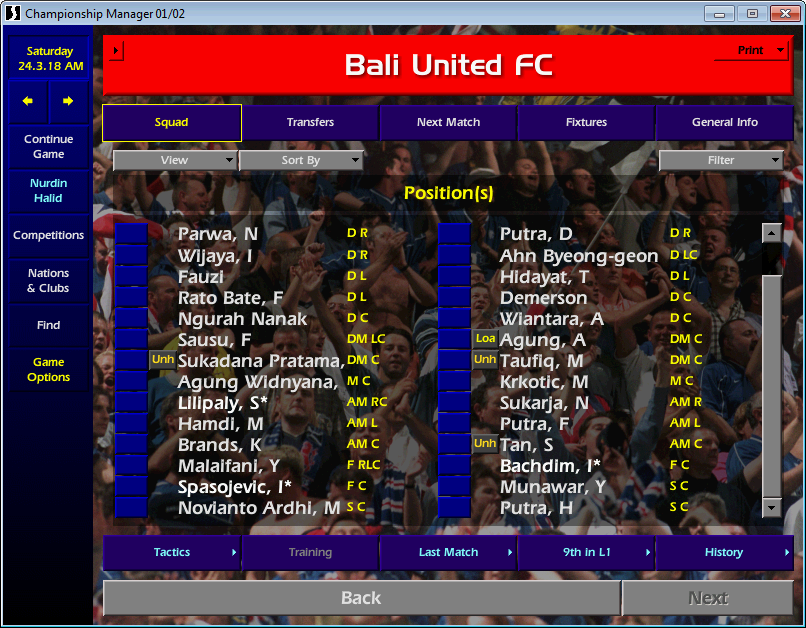Open the Print dropdown menu

[x=751, y=51]
